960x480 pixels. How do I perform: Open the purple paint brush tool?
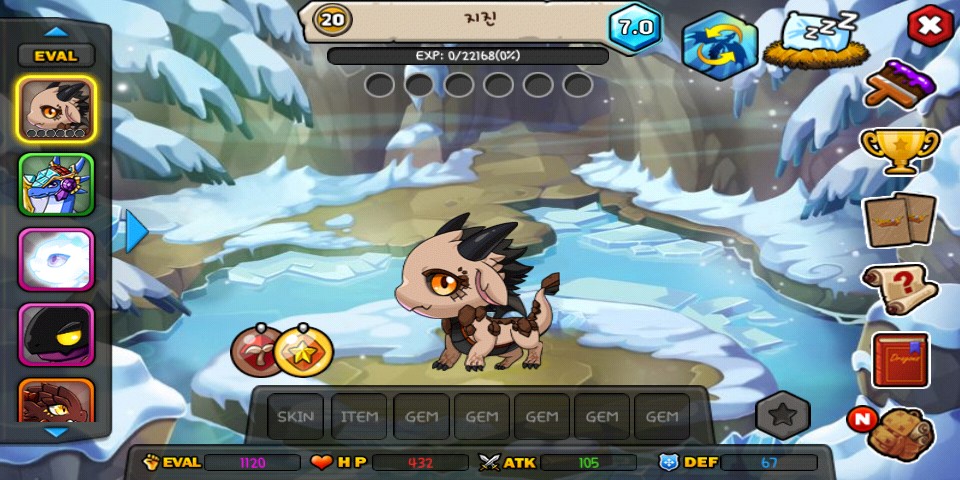[x=899, y=87]
